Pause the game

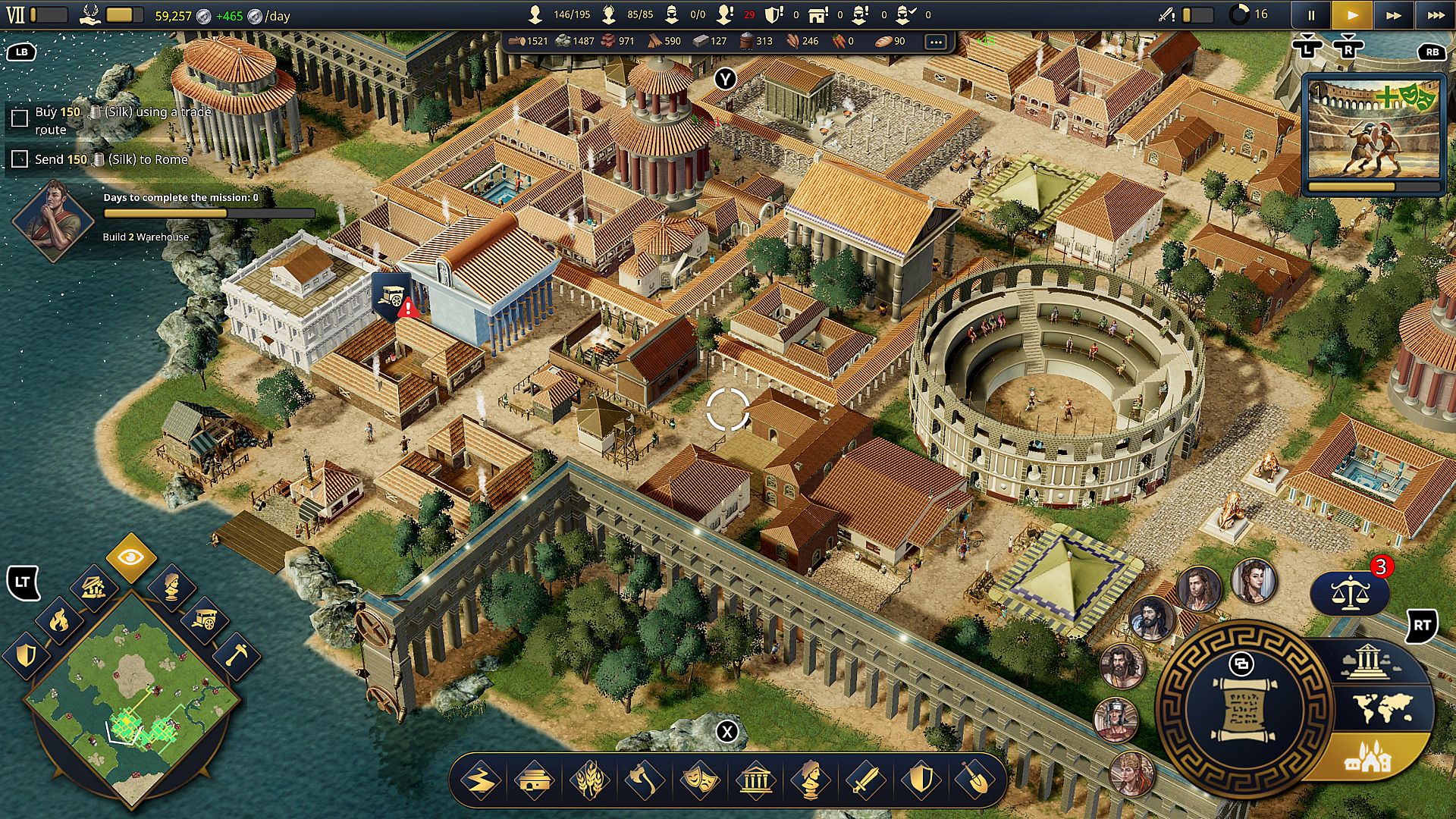tap(1311, 15)
